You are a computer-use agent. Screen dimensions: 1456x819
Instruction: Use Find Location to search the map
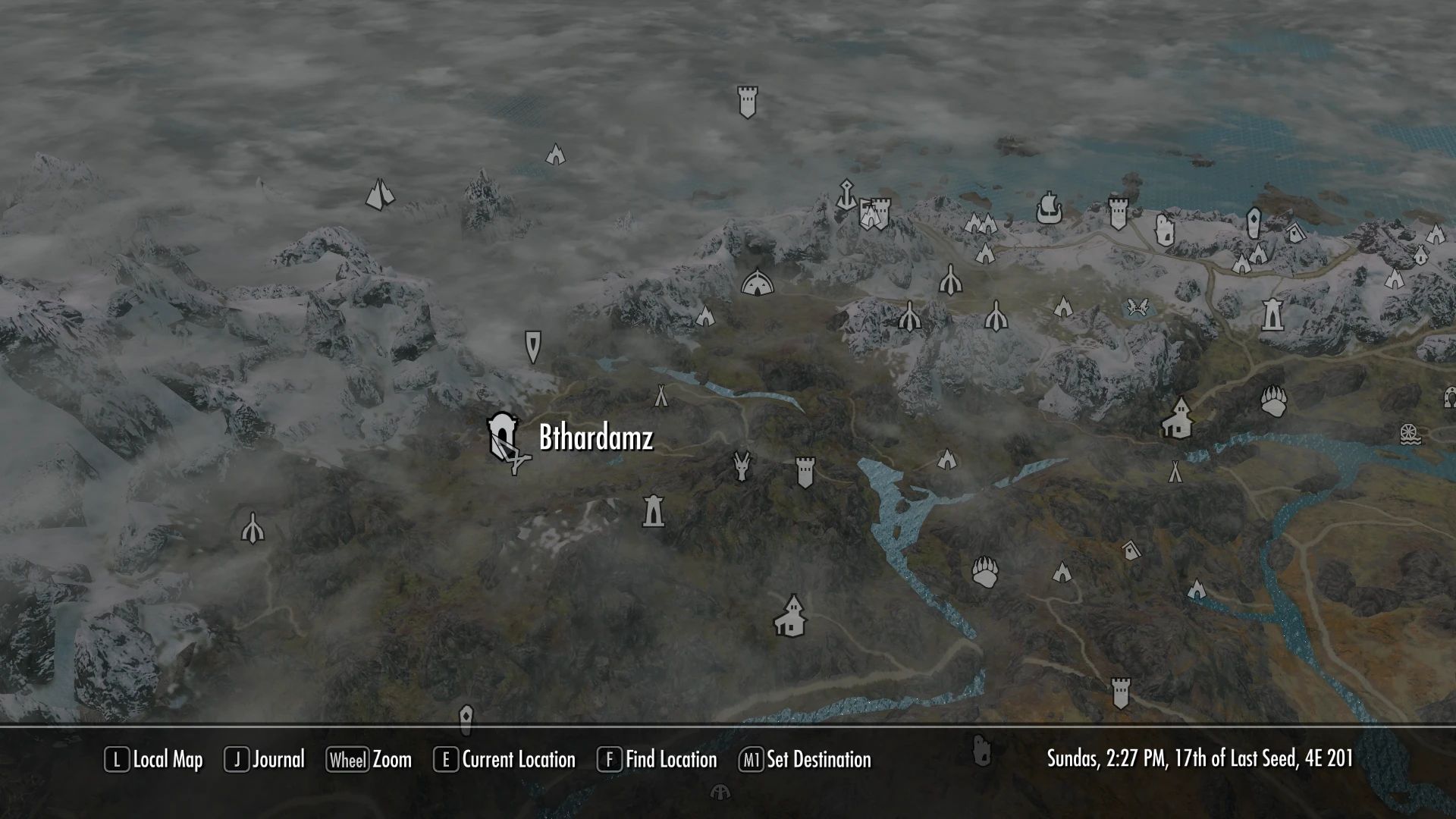(670, 759)
